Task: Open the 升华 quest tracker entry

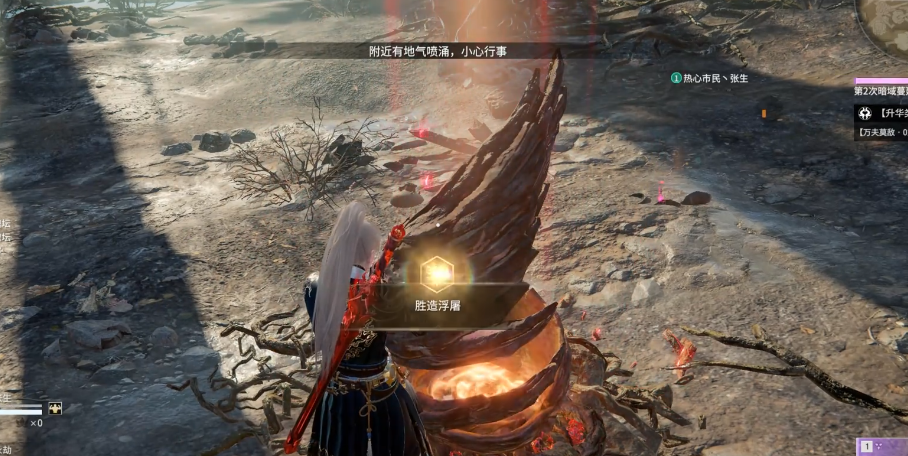Action: [880, 113]
